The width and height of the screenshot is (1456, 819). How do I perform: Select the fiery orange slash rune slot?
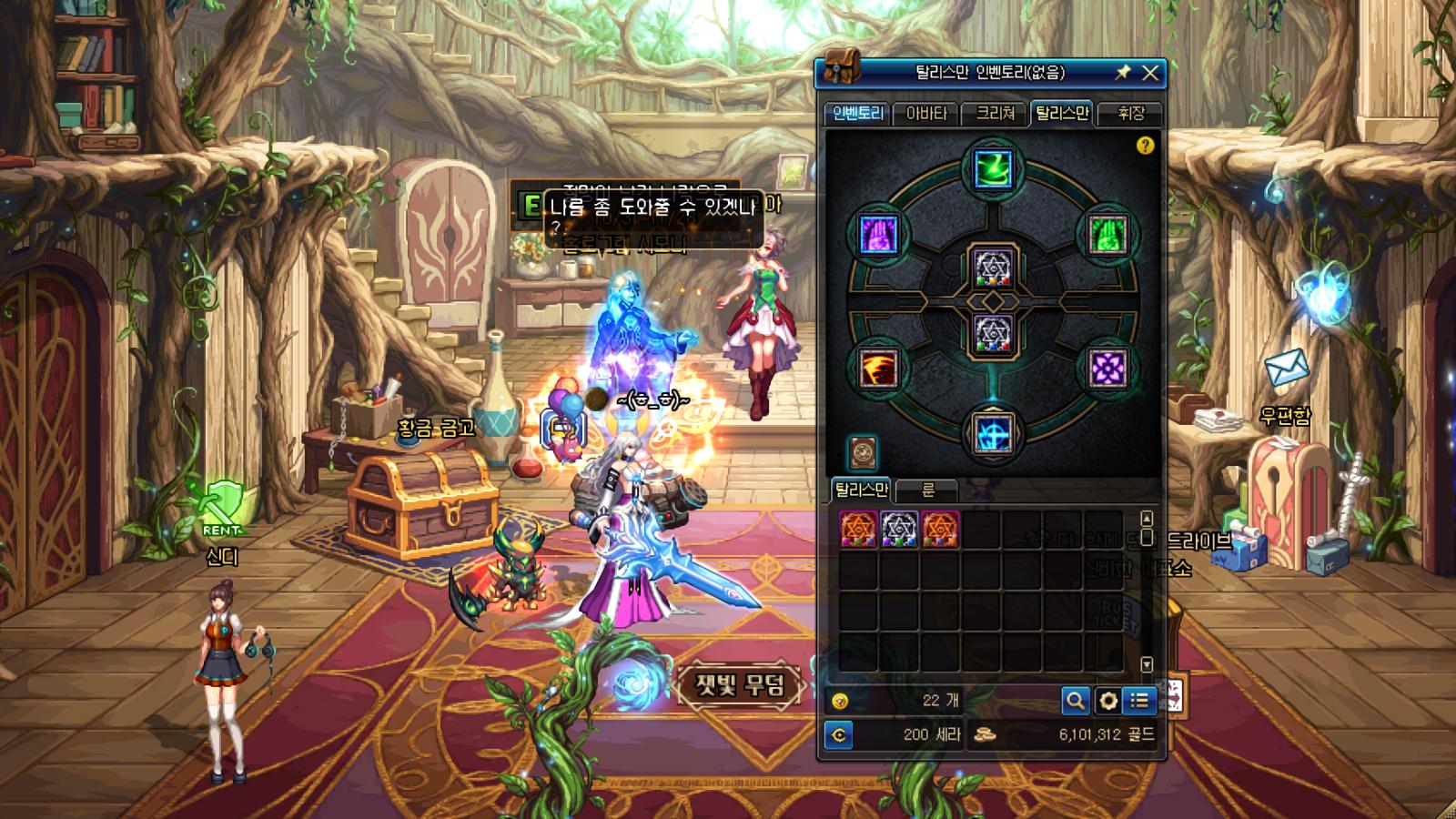[878, 369]
